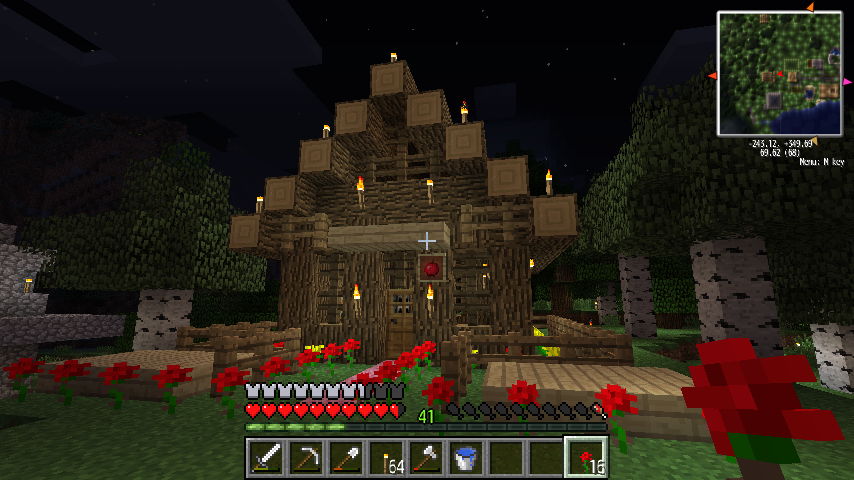Screen dimensions: 854x480
Task: Select the iron axe hotbar slot
Action: click(x=425, y=457)
